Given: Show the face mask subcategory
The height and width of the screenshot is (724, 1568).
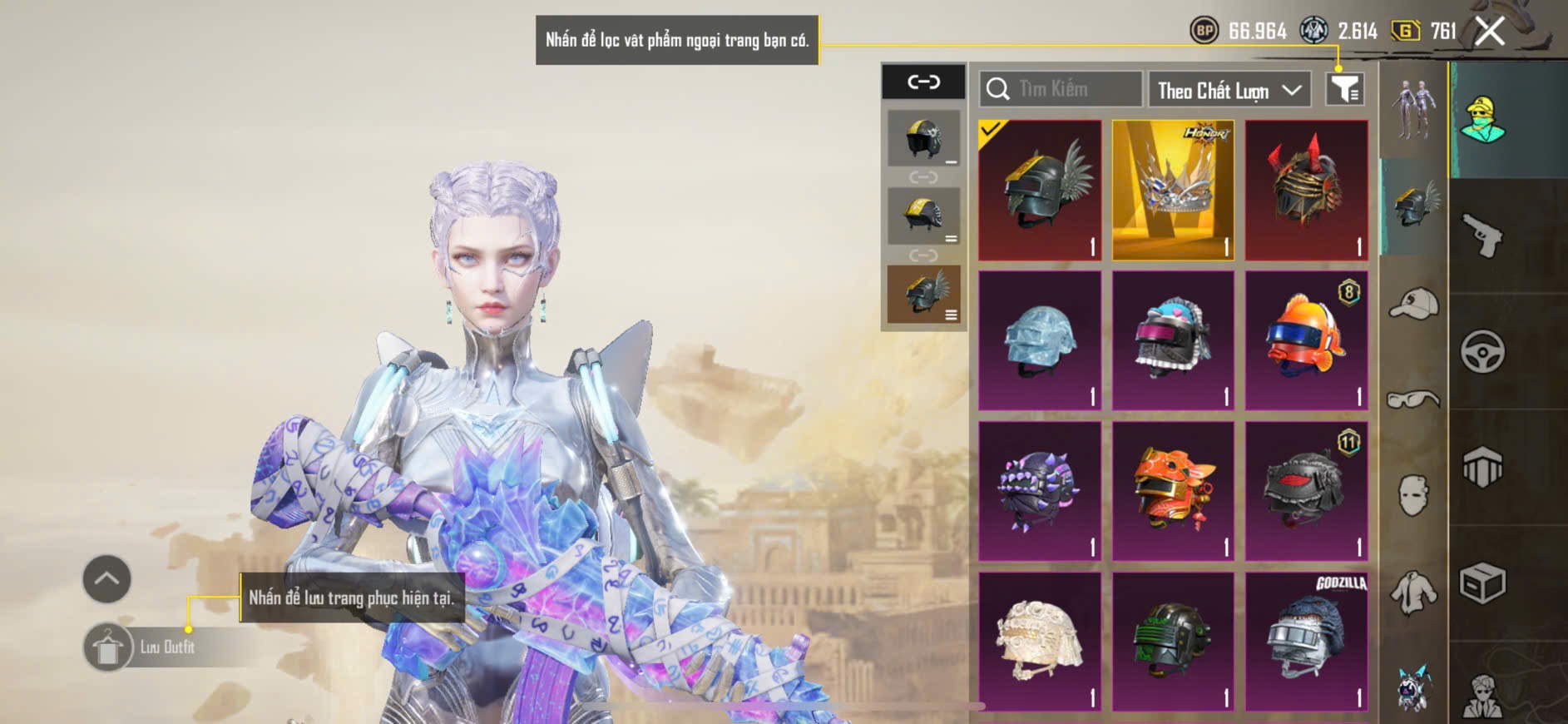Looking at the screenshot, I should coord(1413,496).
